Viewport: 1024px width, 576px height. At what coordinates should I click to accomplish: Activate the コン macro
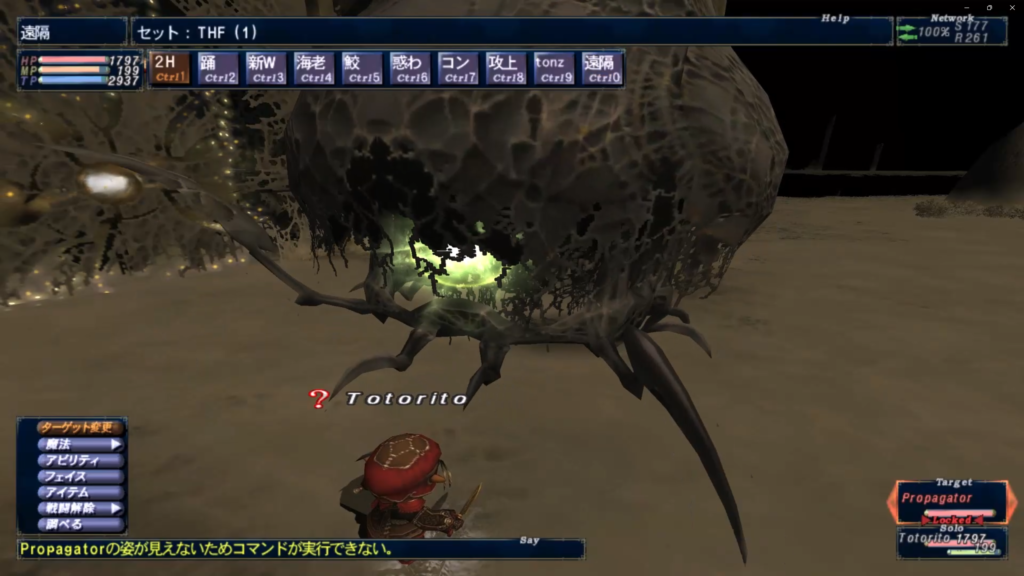pyautogui.click(x=458, y=68)
